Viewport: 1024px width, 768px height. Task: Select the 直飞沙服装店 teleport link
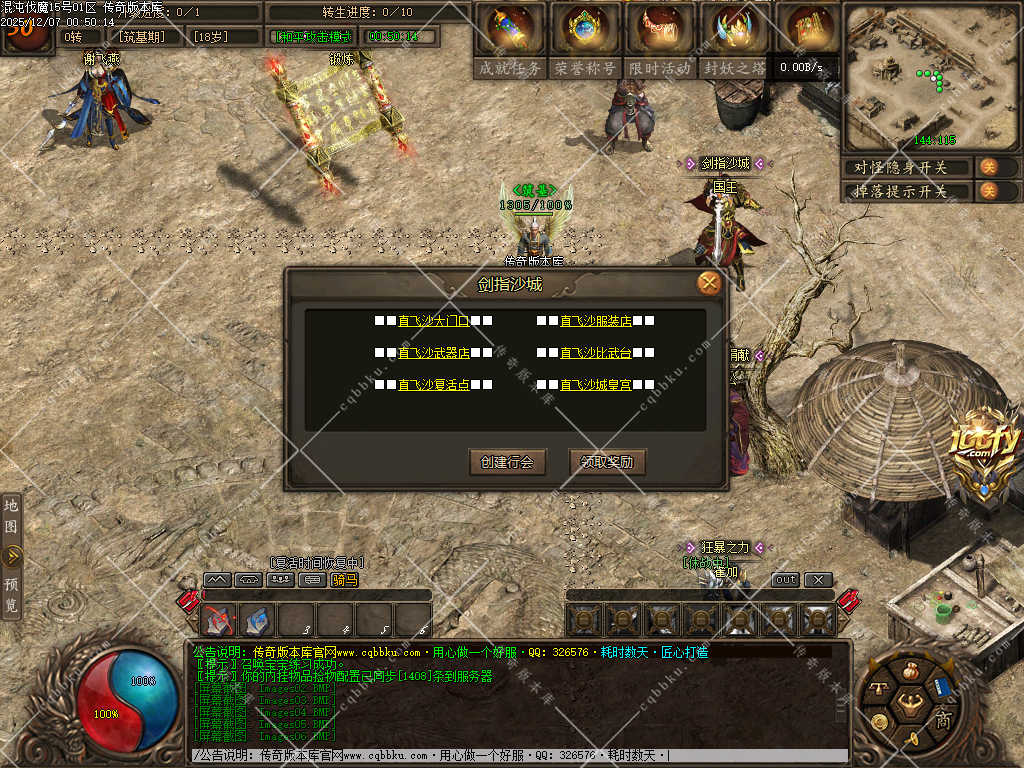(x=595, y=321)
